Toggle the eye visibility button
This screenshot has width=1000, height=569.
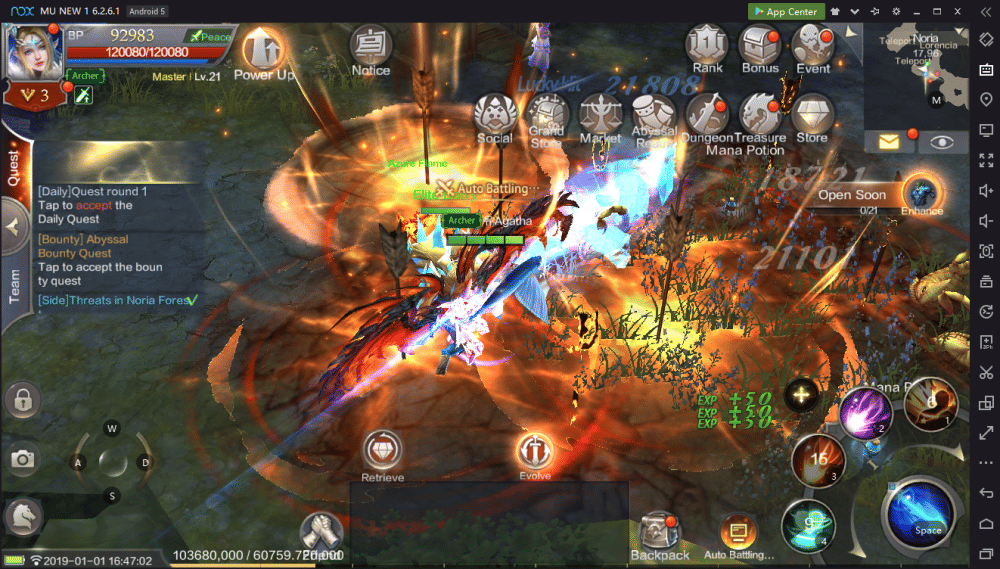click(x=942, y=142)
